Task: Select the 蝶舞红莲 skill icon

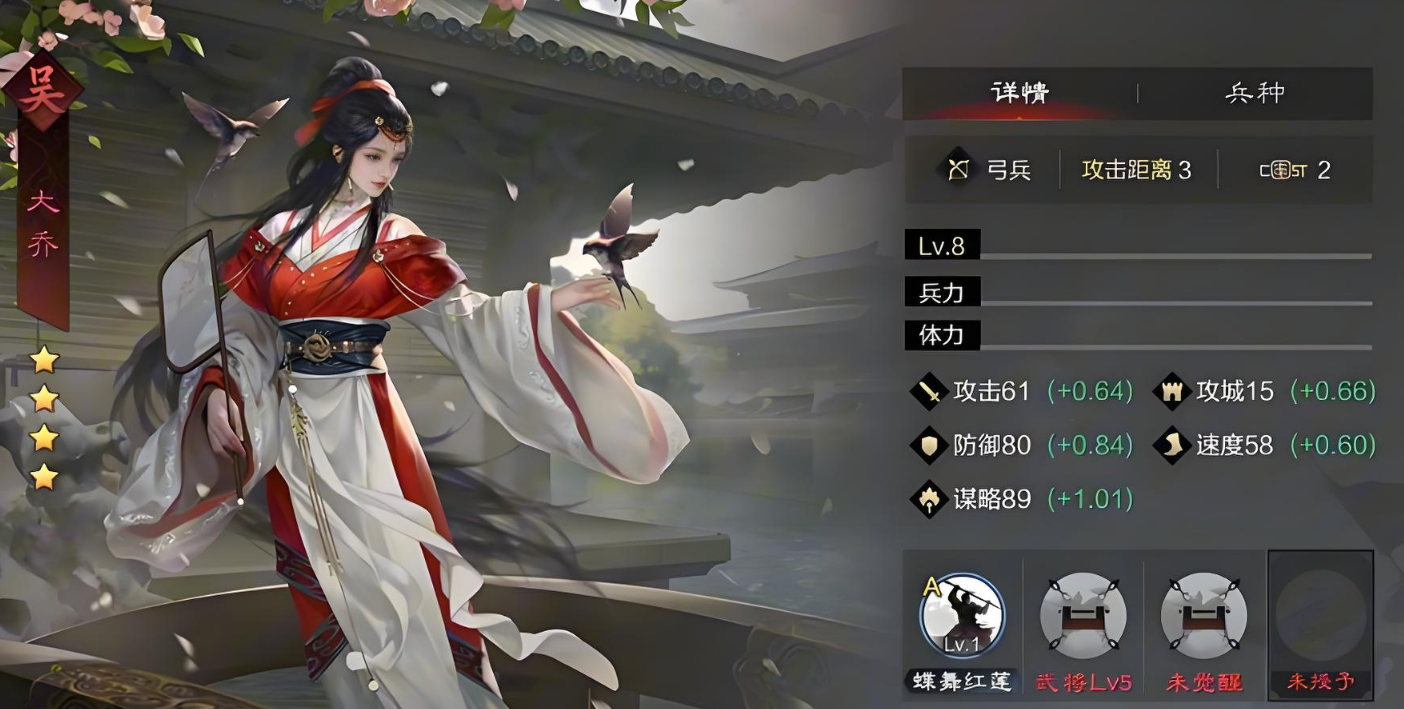Action: (x=962, y=616)
